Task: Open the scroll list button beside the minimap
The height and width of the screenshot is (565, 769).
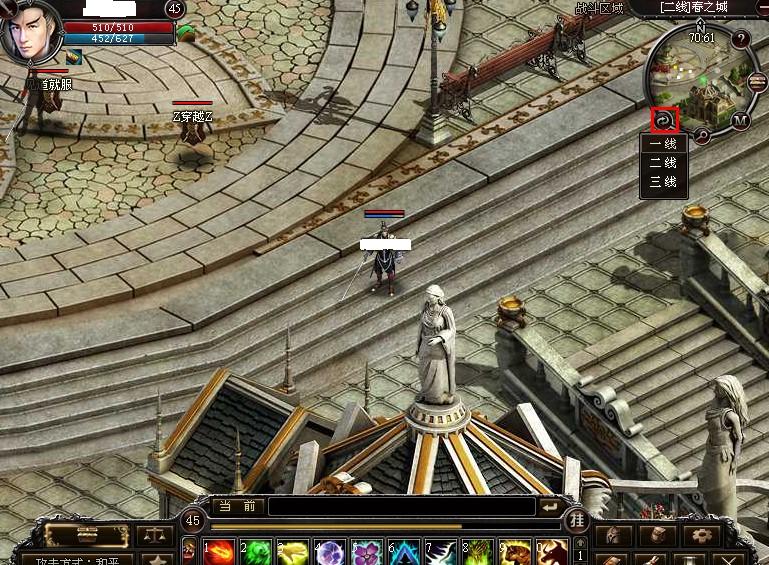Action: click(x=757, y=81)
